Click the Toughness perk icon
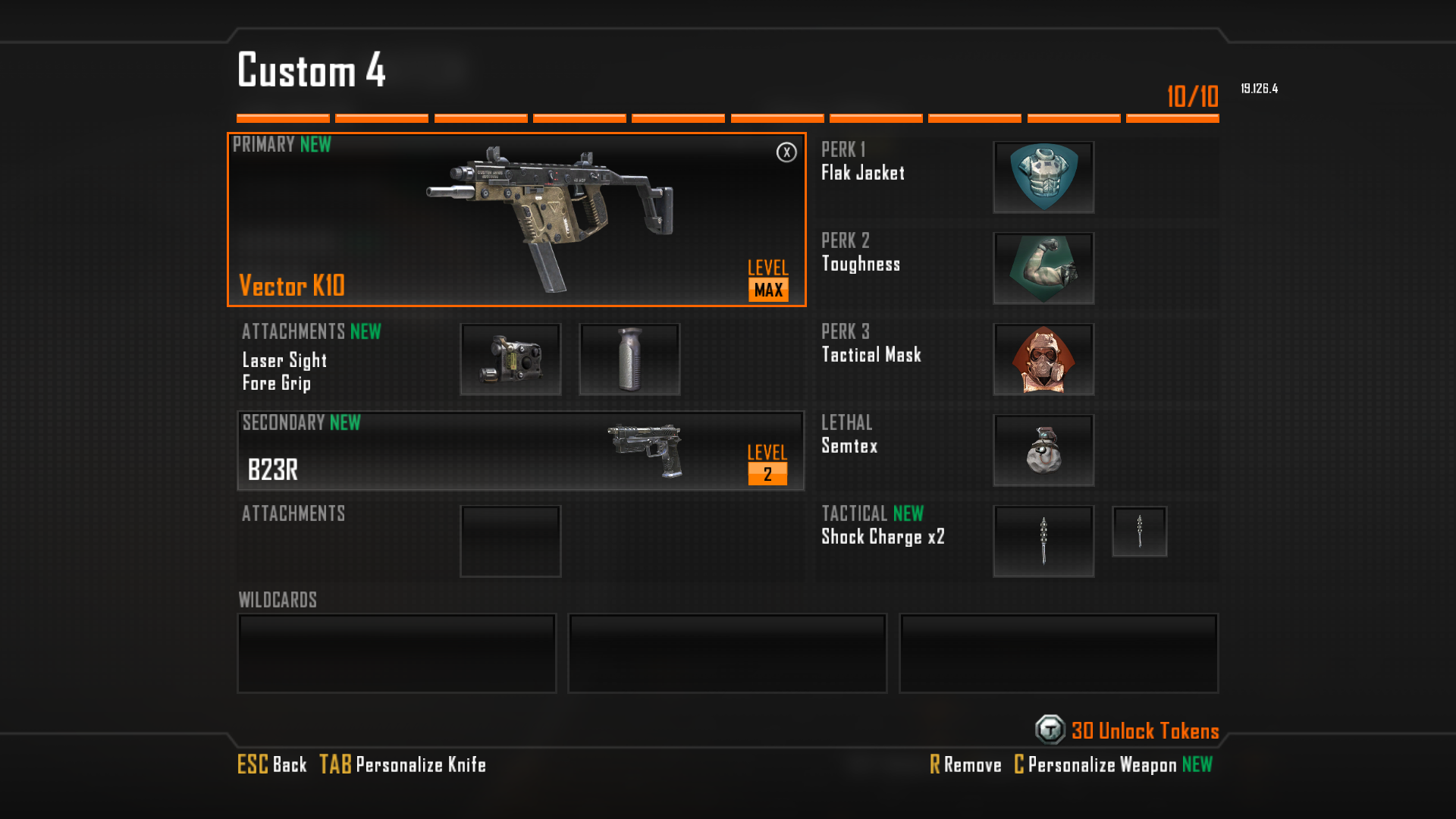This screenshot has height=819, width=1456. (1043, 268)
